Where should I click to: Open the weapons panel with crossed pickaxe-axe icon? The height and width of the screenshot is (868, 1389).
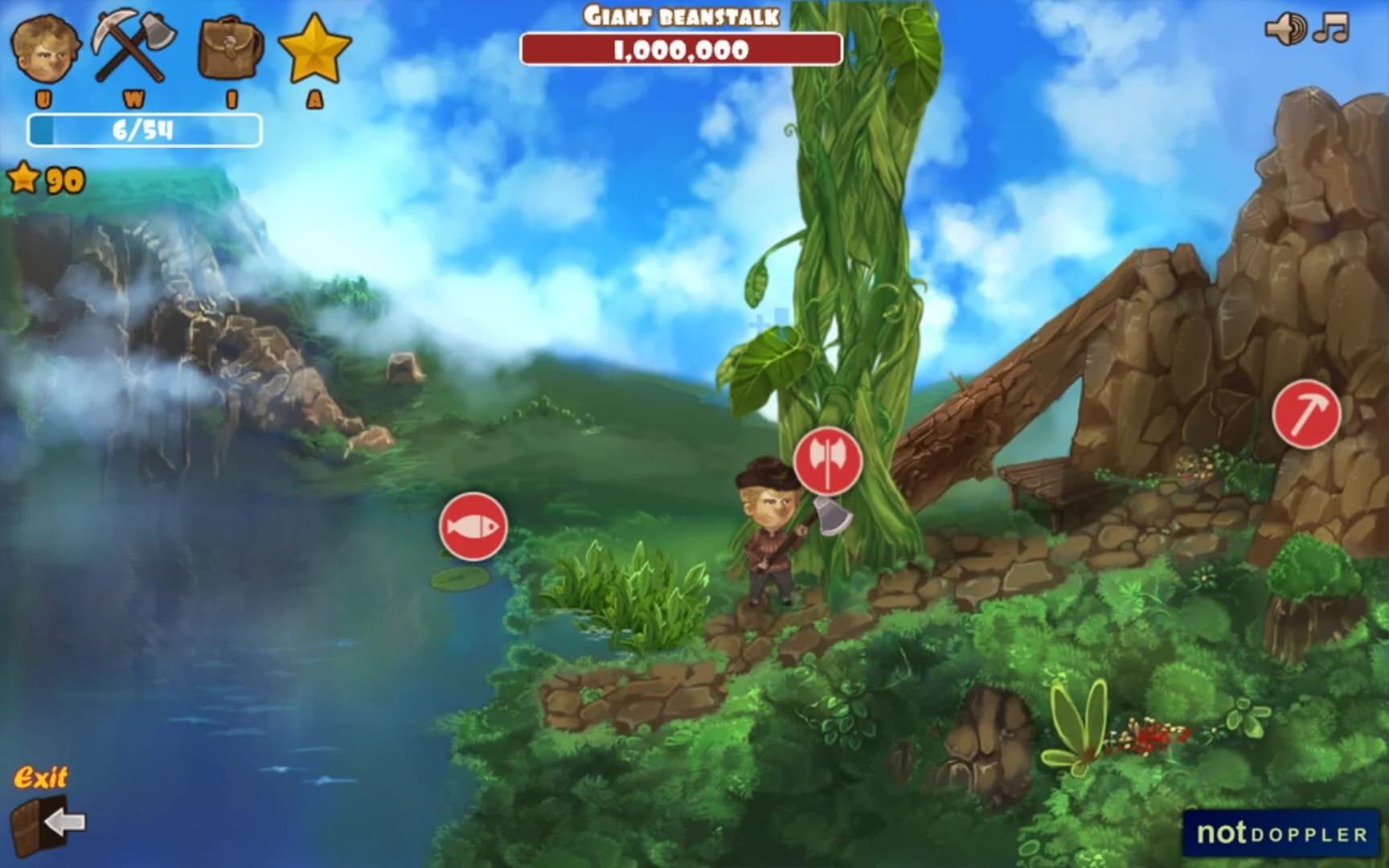[x=133, y=48]
